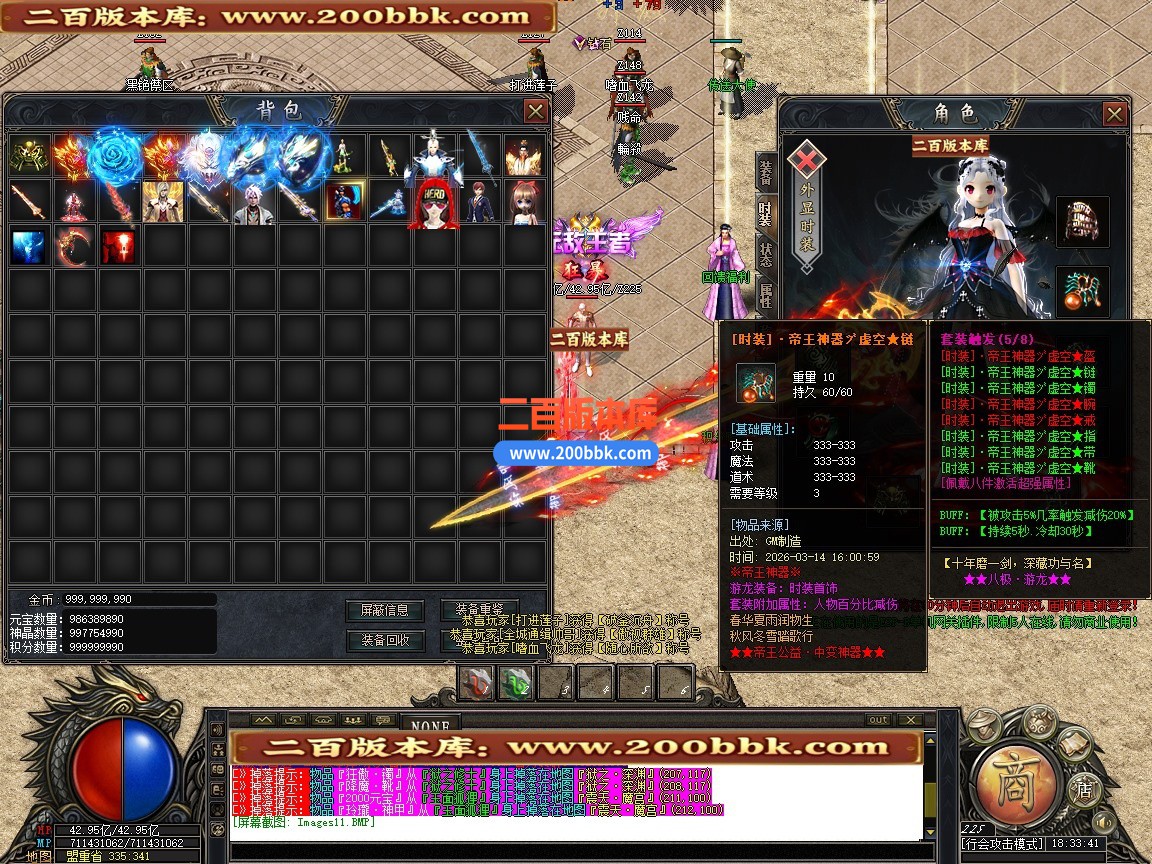Viewport: 1152px width, 864px height.
Task: Select the golden armor icon in backpack
Action: (29, 157)
